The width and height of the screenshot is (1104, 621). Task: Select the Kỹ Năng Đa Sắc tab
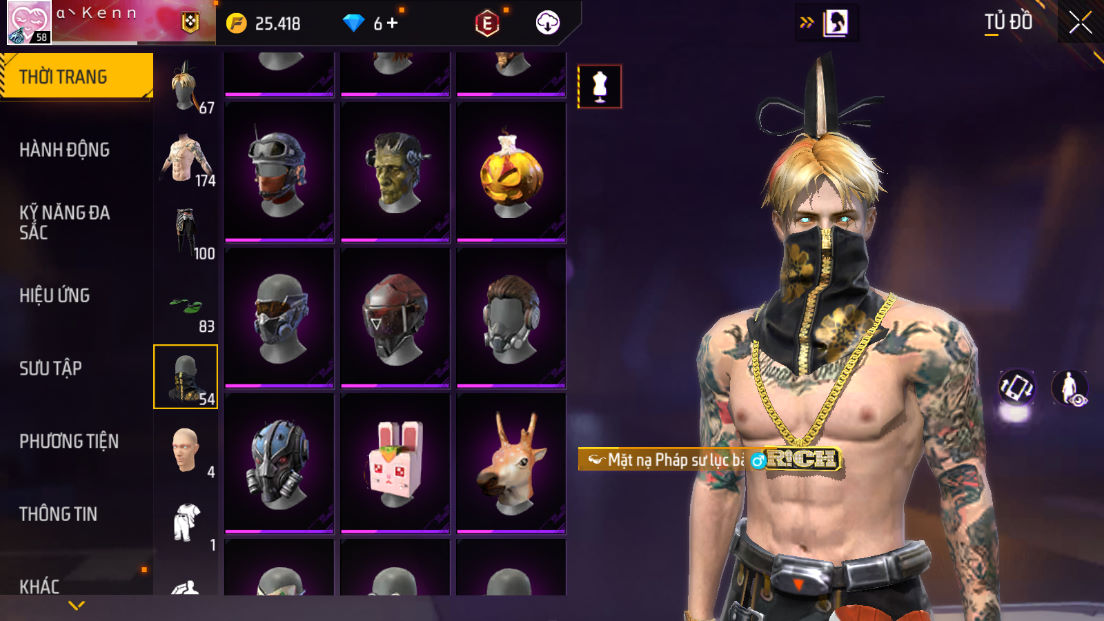[x=65, y=222]
